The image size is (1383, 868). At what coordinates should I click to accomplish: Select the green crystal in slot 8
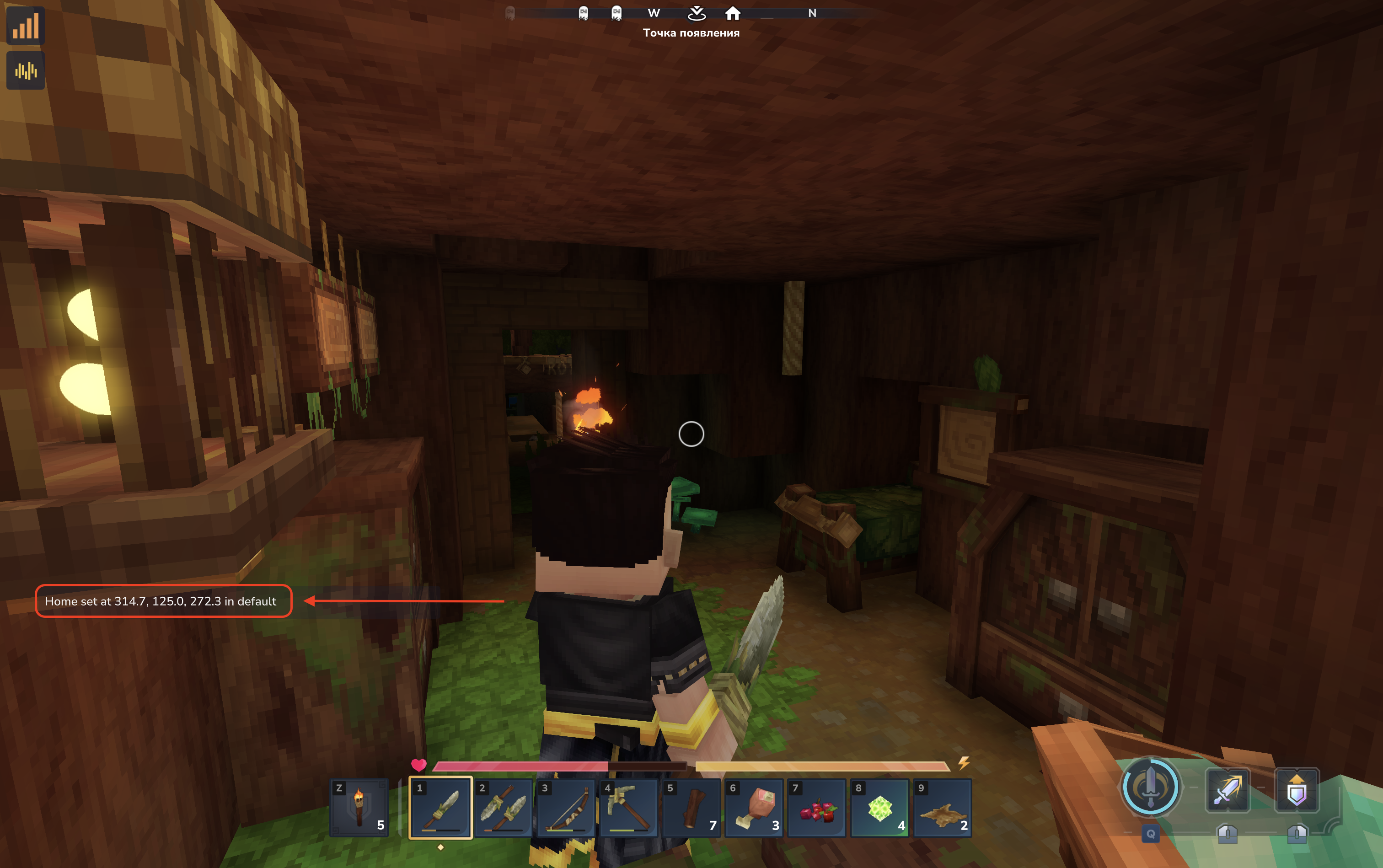click(879, 807)
